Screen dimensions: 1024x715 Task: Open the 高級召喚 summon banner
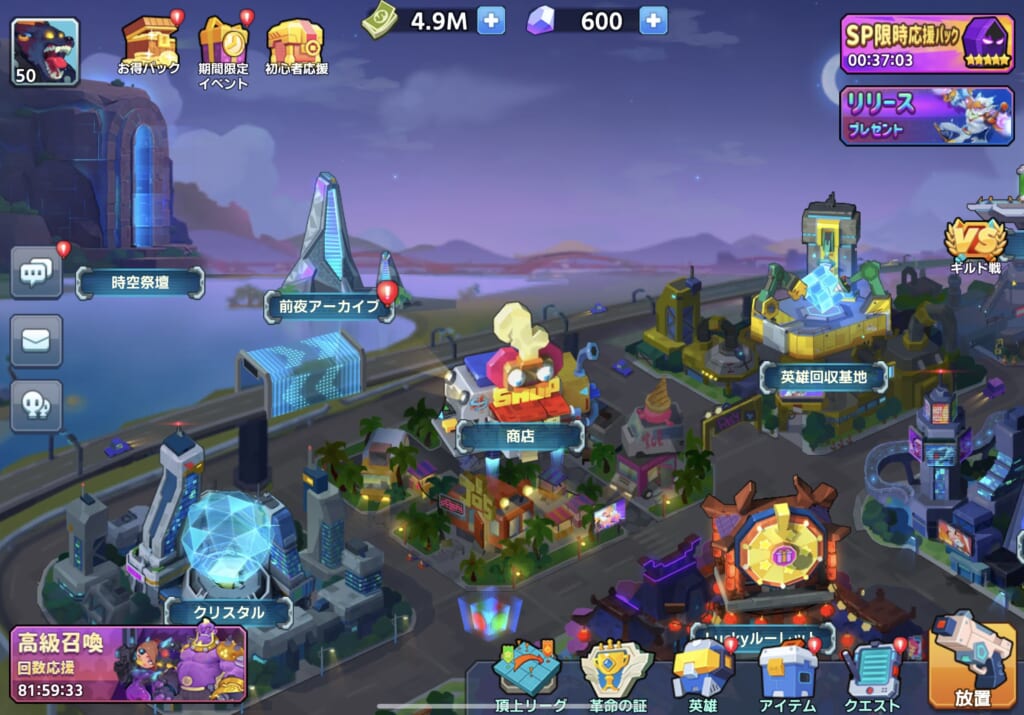point(128,664)
